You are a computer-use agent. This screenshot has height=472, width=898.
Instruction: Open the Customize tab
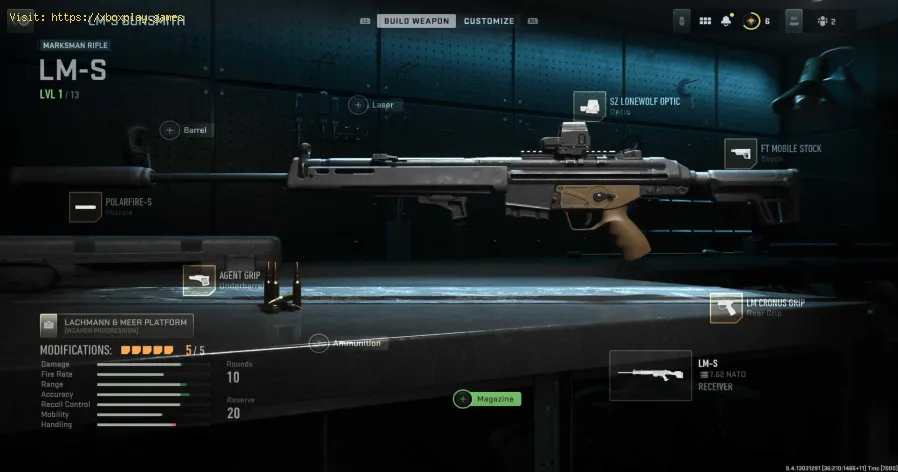tap(489, 20)
